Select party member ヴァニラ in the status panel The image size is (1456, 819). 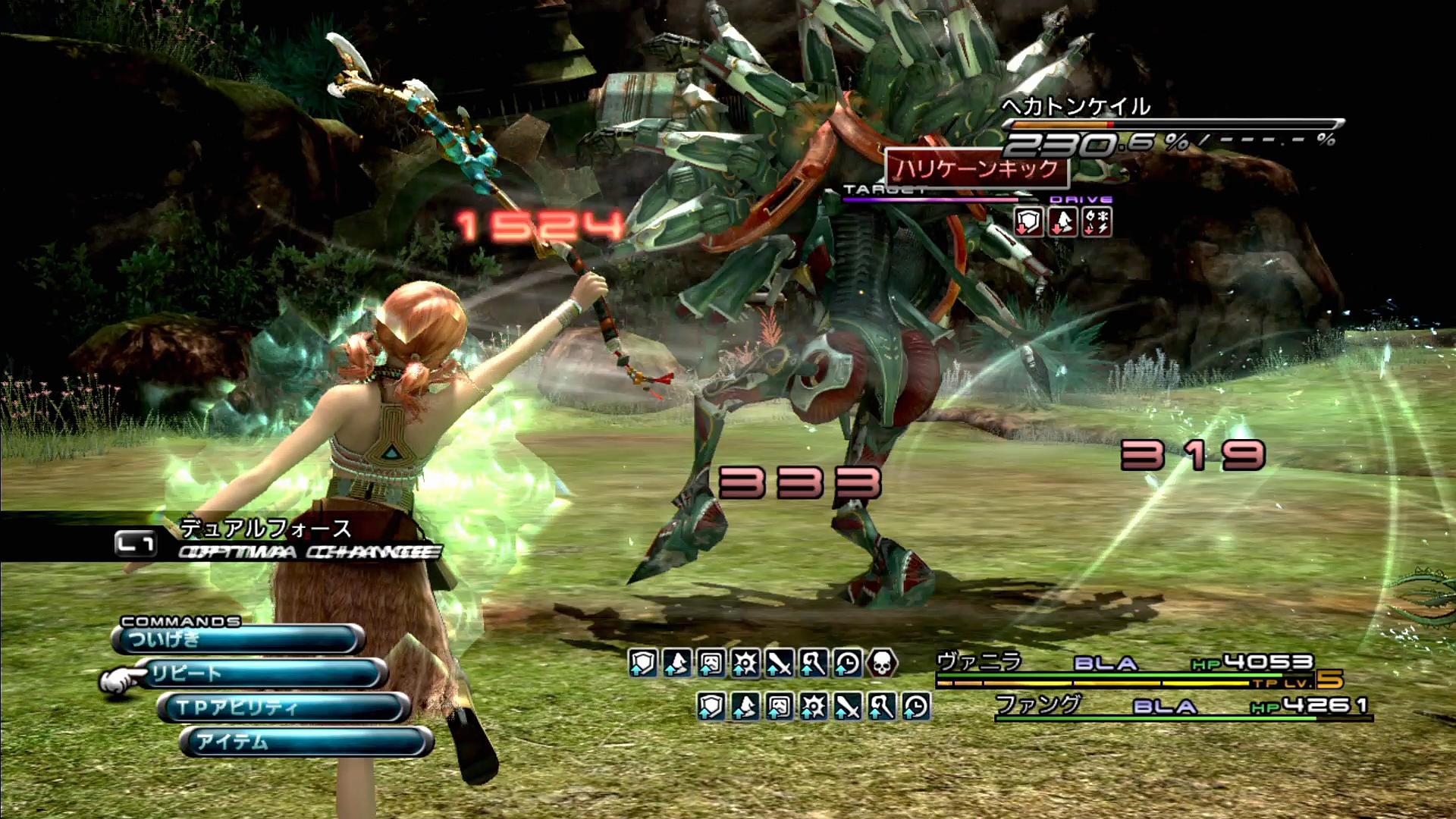[x=980, y=663]
